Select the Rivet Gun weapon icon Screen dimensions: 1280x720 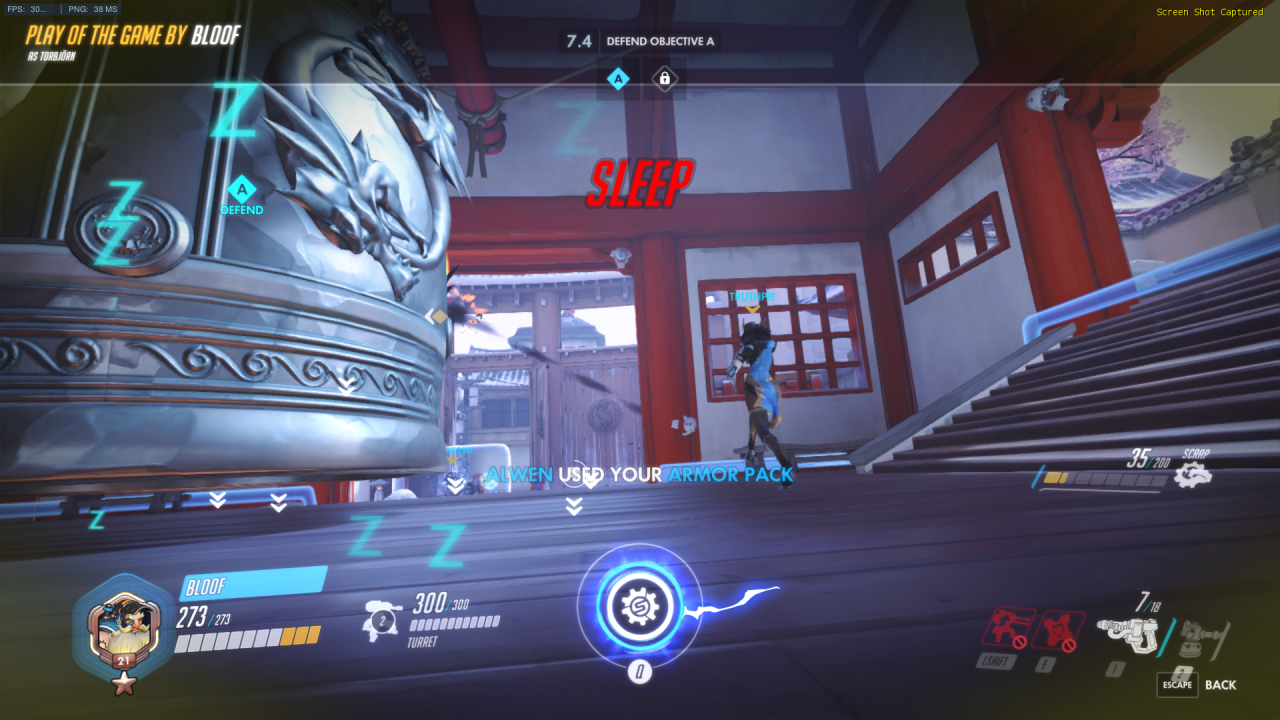(1126, 633)
